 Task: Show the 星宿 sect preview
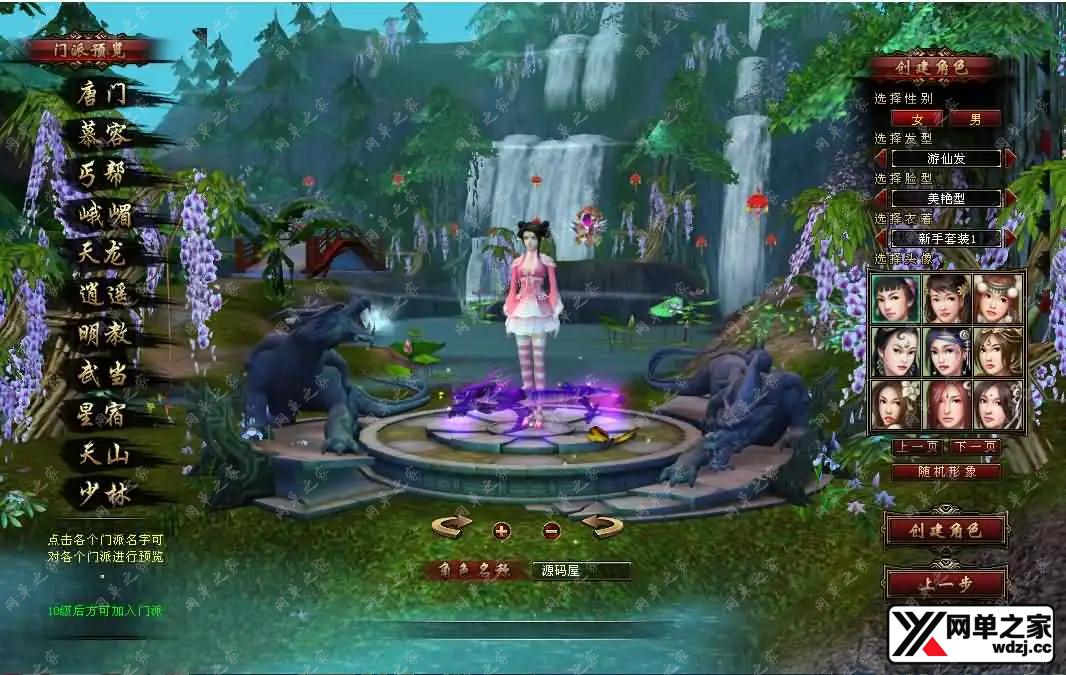click(103, 414)
